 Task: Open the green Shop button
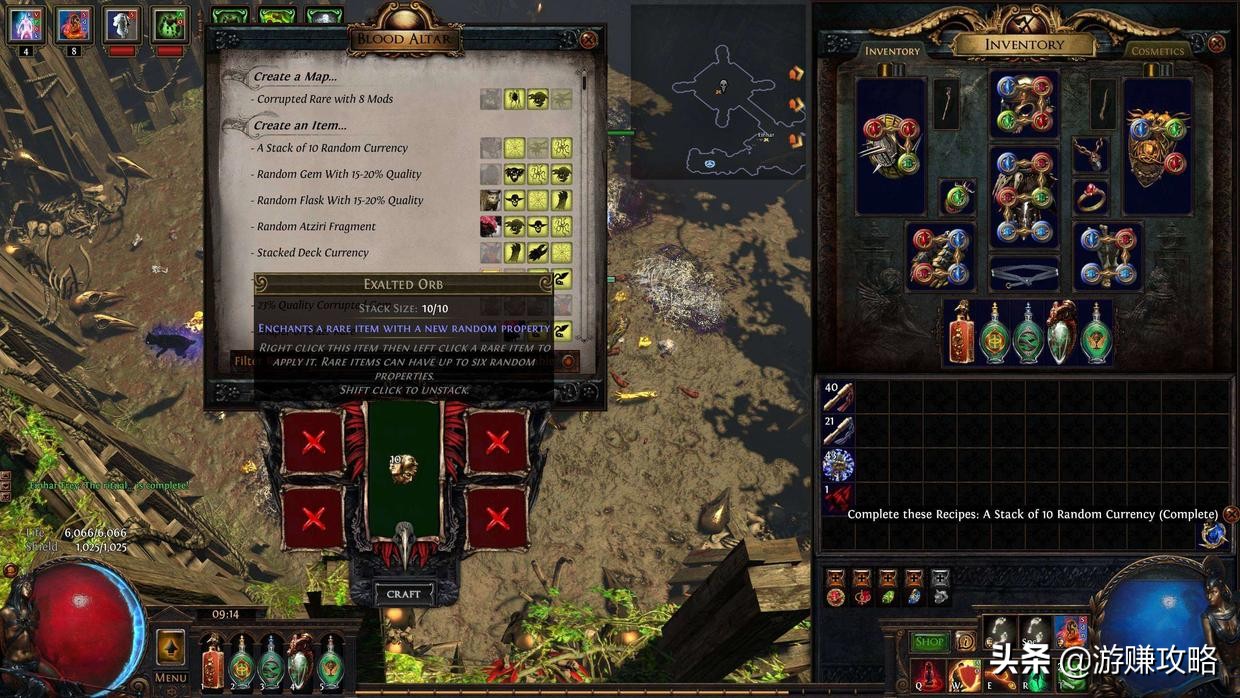click(929, 642)
